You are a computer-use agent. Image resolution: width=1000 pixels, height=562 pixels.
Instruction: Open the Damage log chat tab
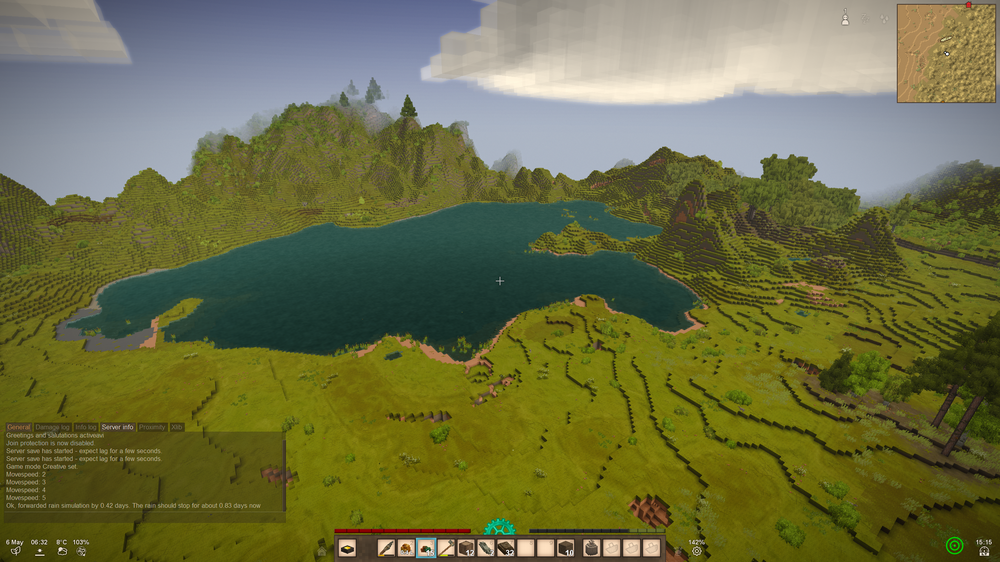click(52, 427)
